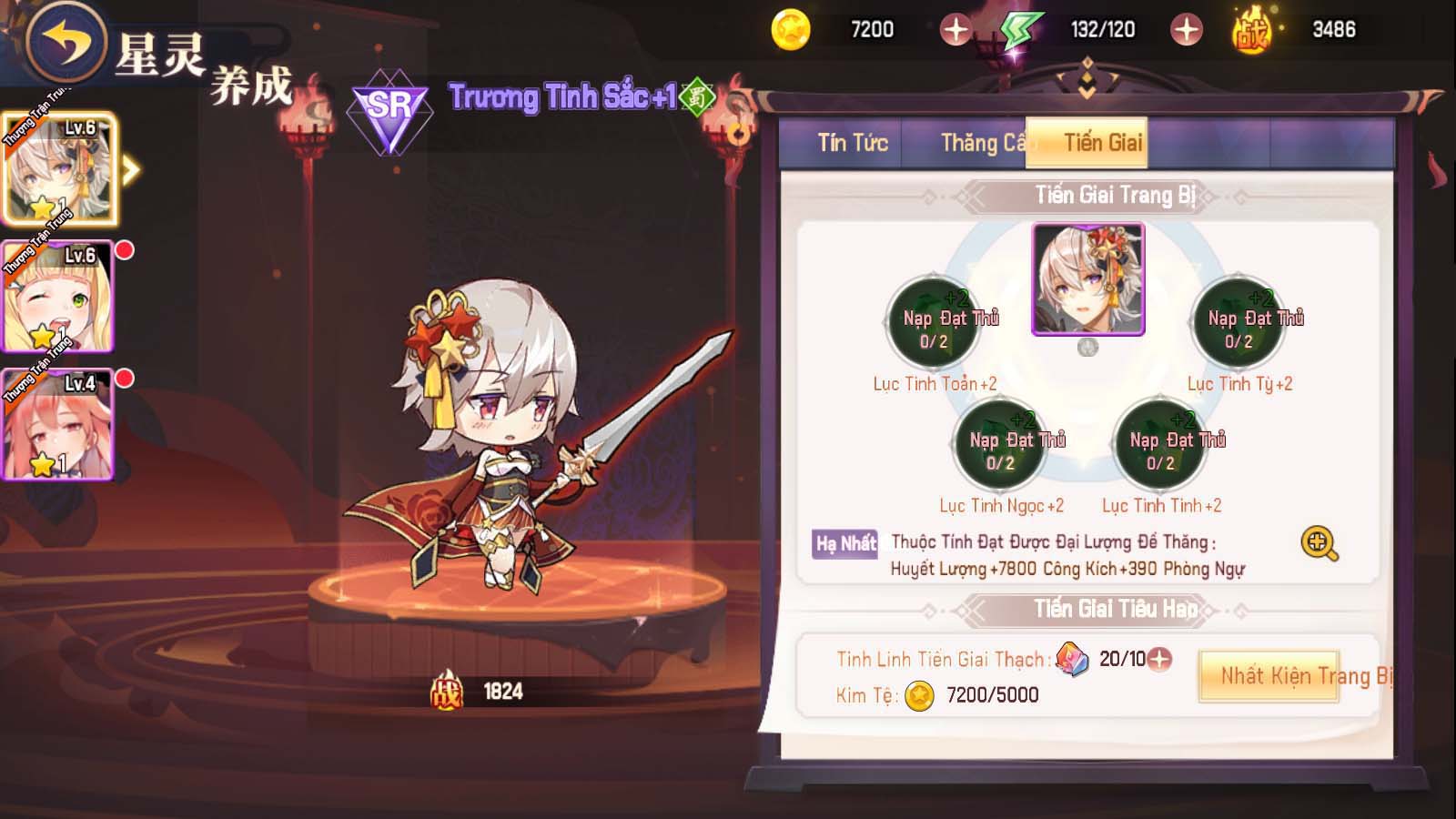Expand the character list arrow
Image resolution: width=1456 pixels, height=819 pixels.
[132, 170]
